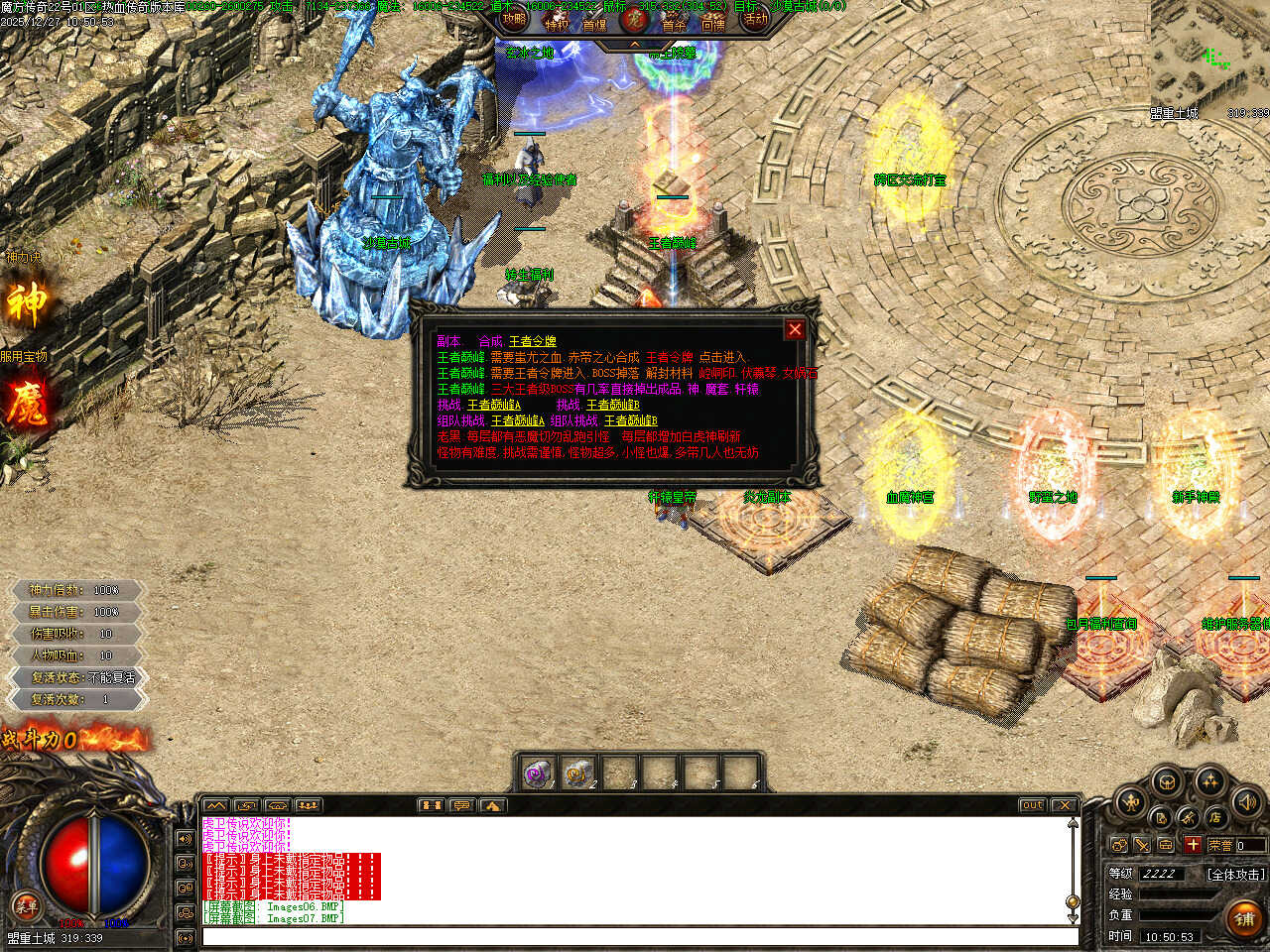Open the 回馈 rewards menu

pos(713,24)
